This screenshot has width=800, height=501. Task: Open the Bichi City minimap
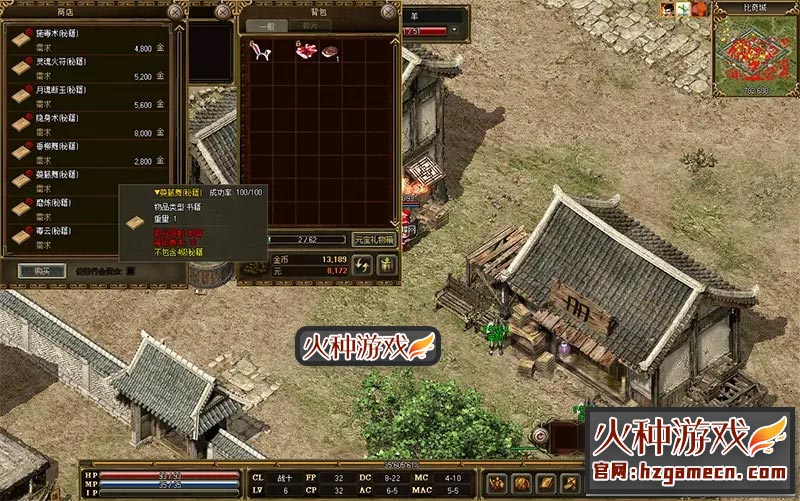click(x=756, y=56)
